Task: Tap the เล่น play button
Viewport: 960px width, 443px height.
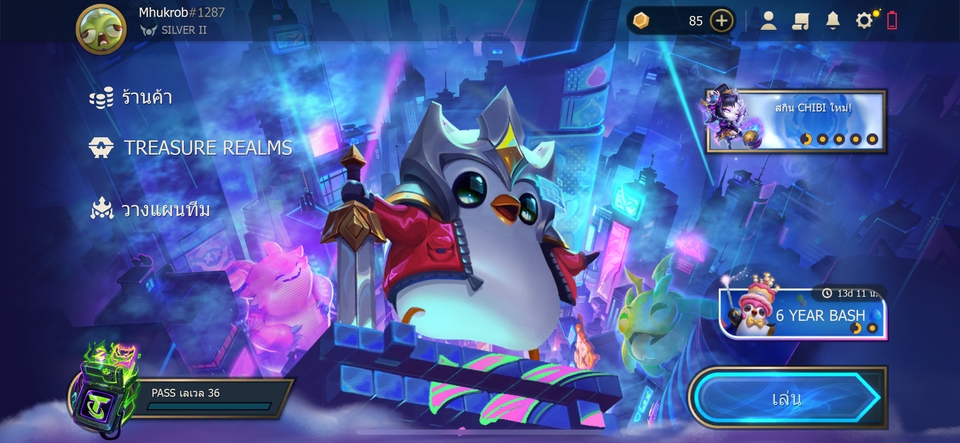Action: [786, 398]
